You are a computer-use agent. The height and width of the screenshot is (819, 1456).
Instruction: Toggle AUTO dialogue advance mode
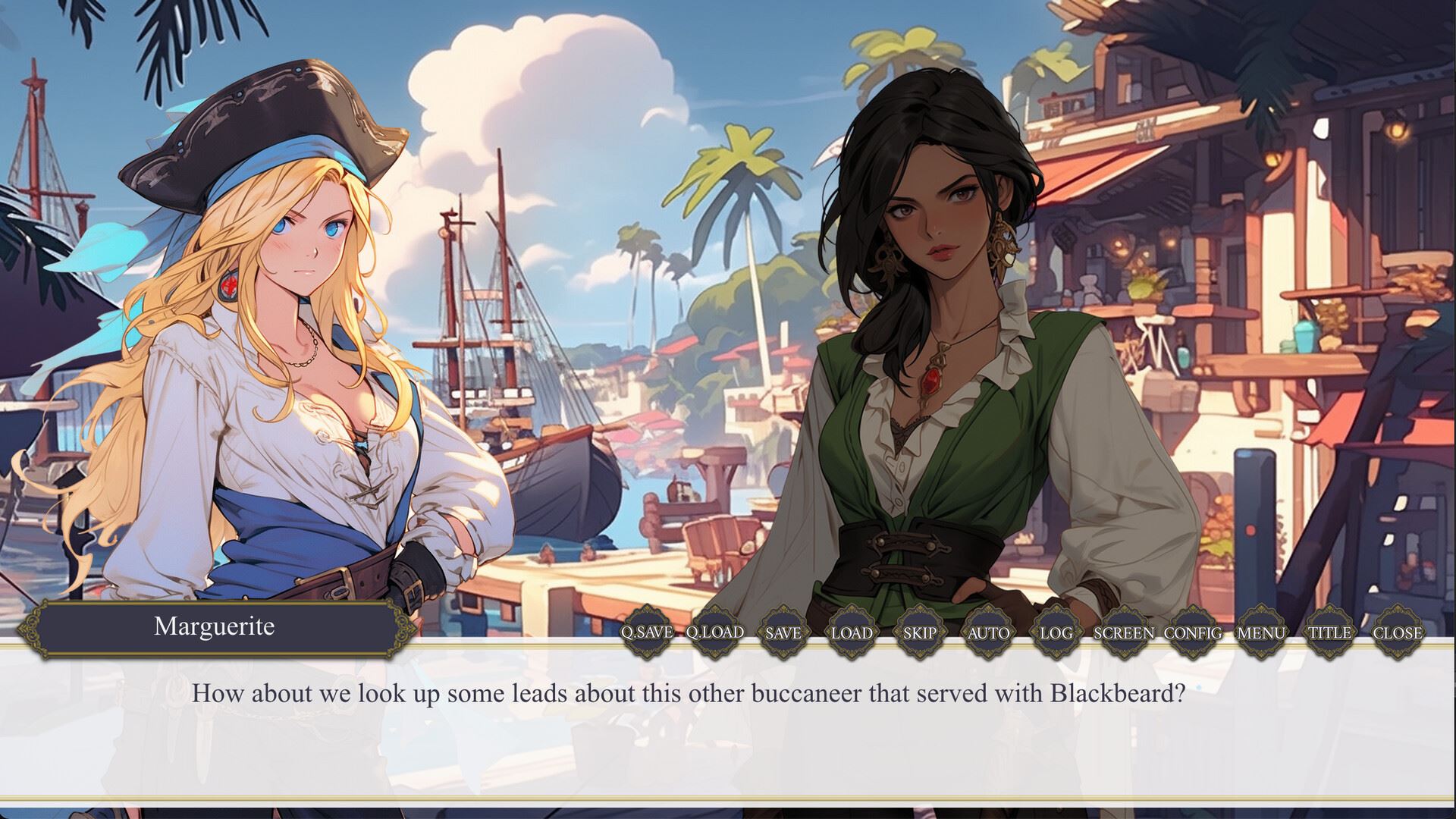pyautogui.click(x=988, y=632)
